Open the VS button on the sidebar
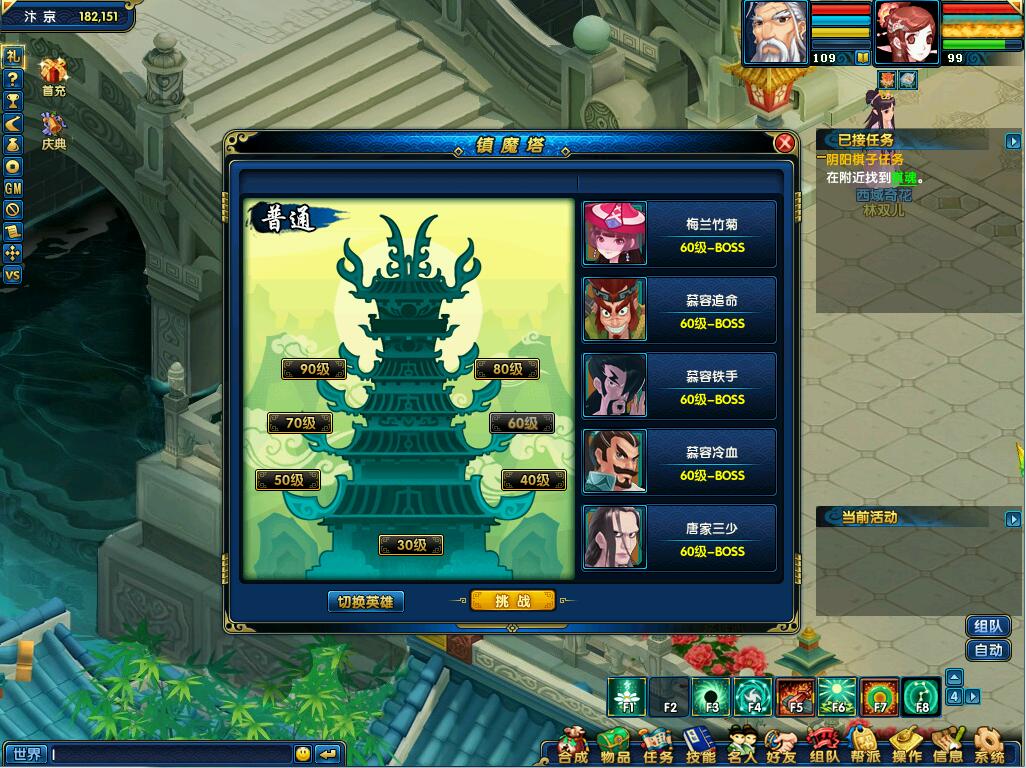The width and height of the screenshot is (1026, 768). 13,275
